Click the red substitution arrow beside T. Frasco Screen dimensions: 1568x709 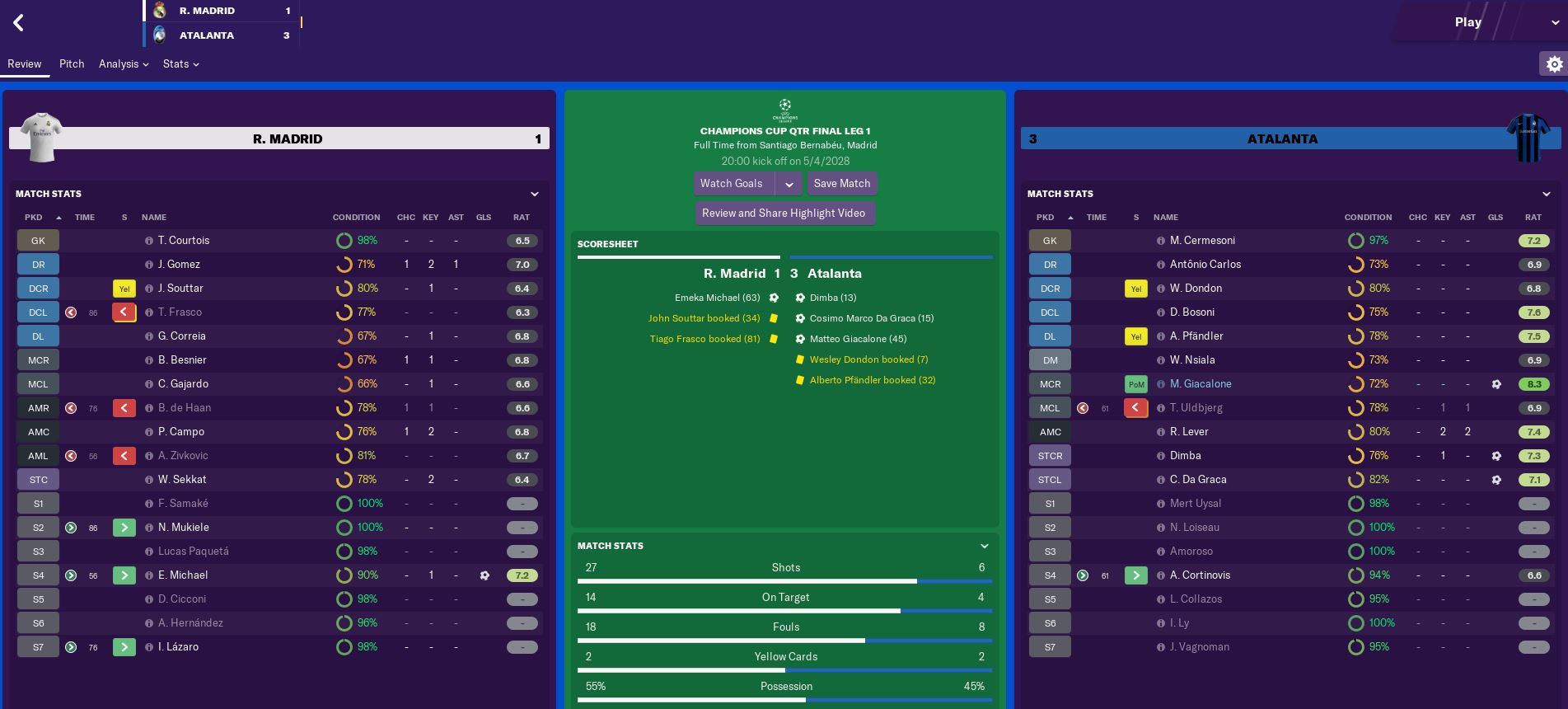pos(124,312)
